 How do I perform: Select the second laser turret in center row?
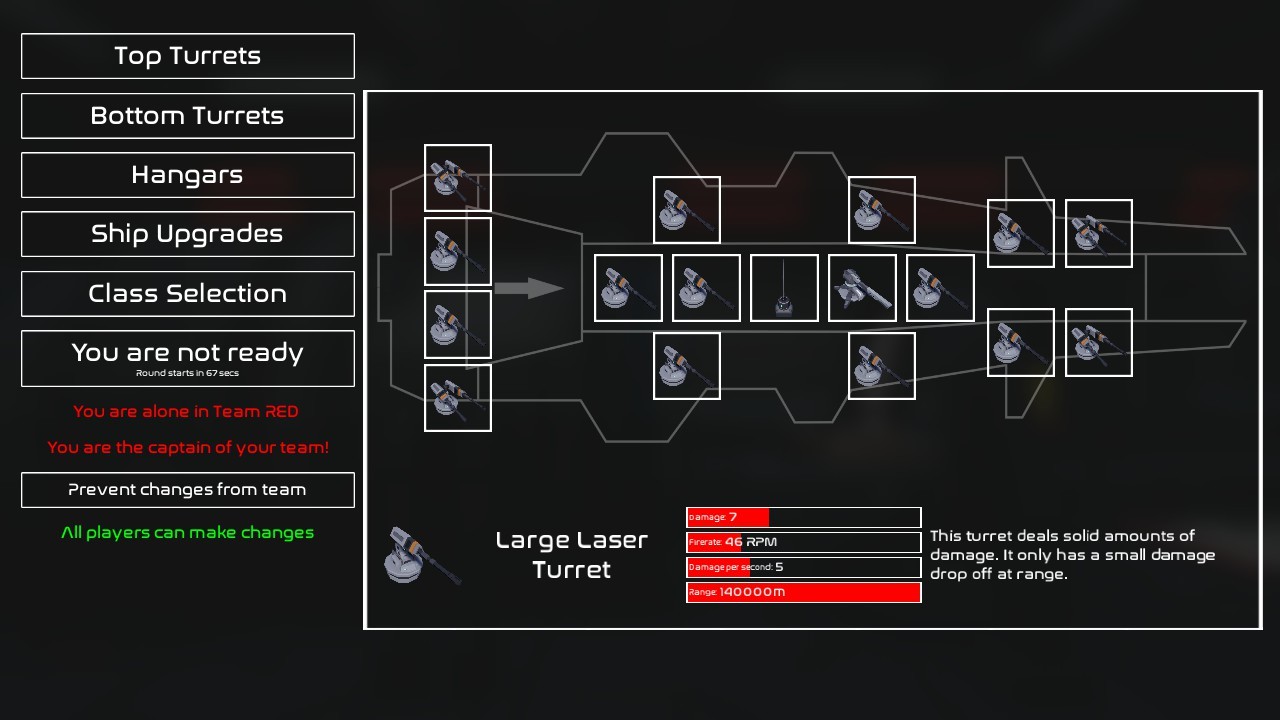[x=705, y=288]
